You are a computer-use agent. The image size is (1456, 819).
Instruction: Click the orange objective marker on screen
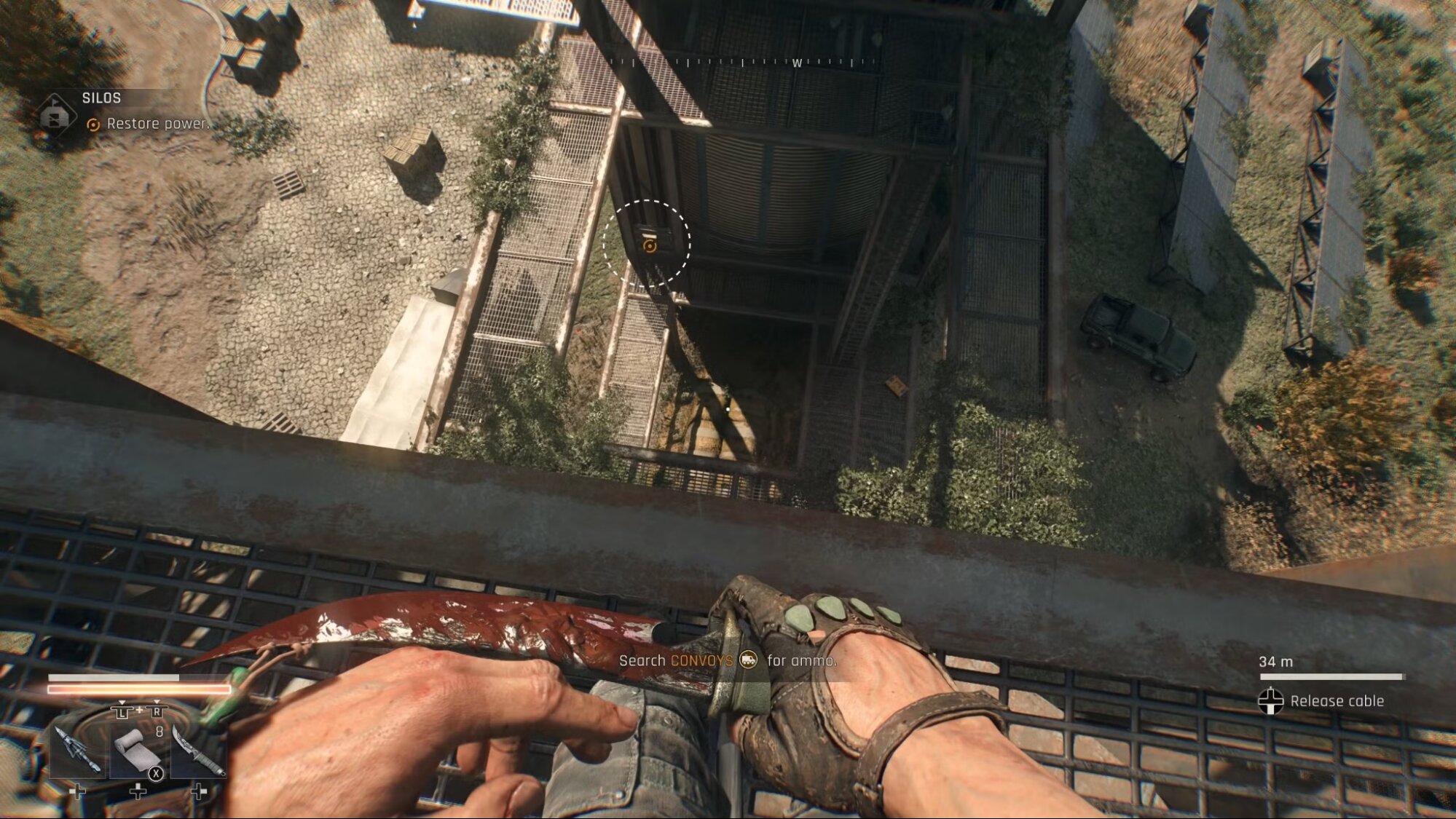pos(649,245)
